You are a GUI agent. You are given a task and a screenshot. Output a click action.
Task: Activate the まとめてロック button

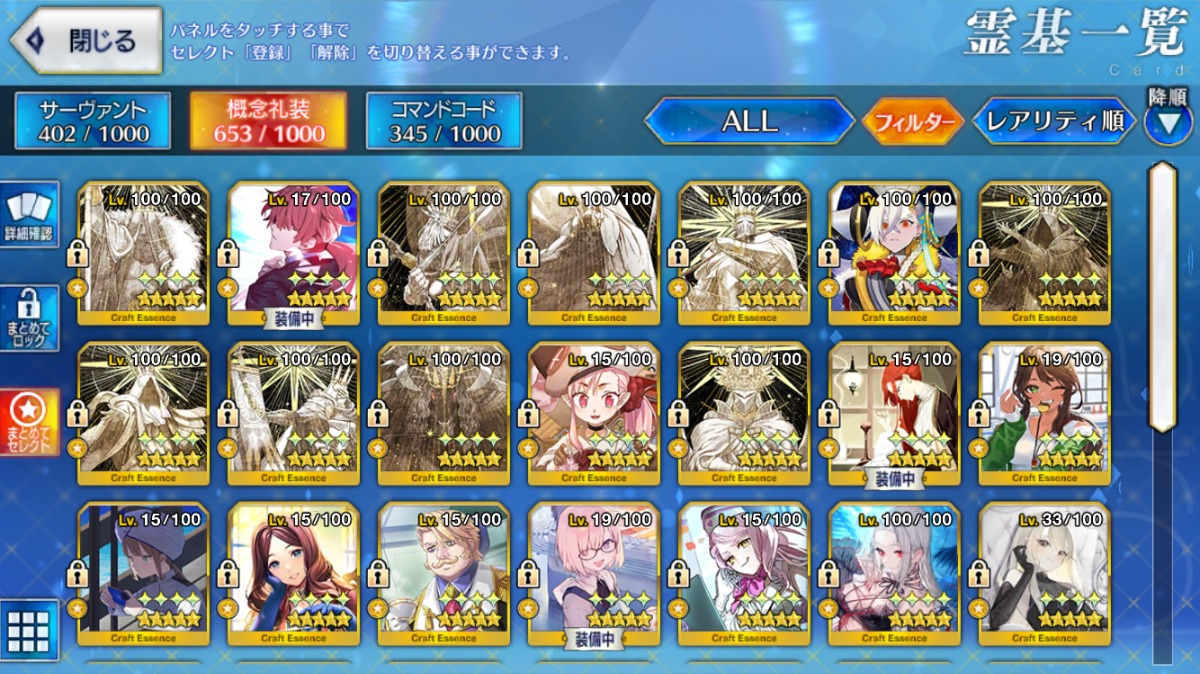point(29,317)
